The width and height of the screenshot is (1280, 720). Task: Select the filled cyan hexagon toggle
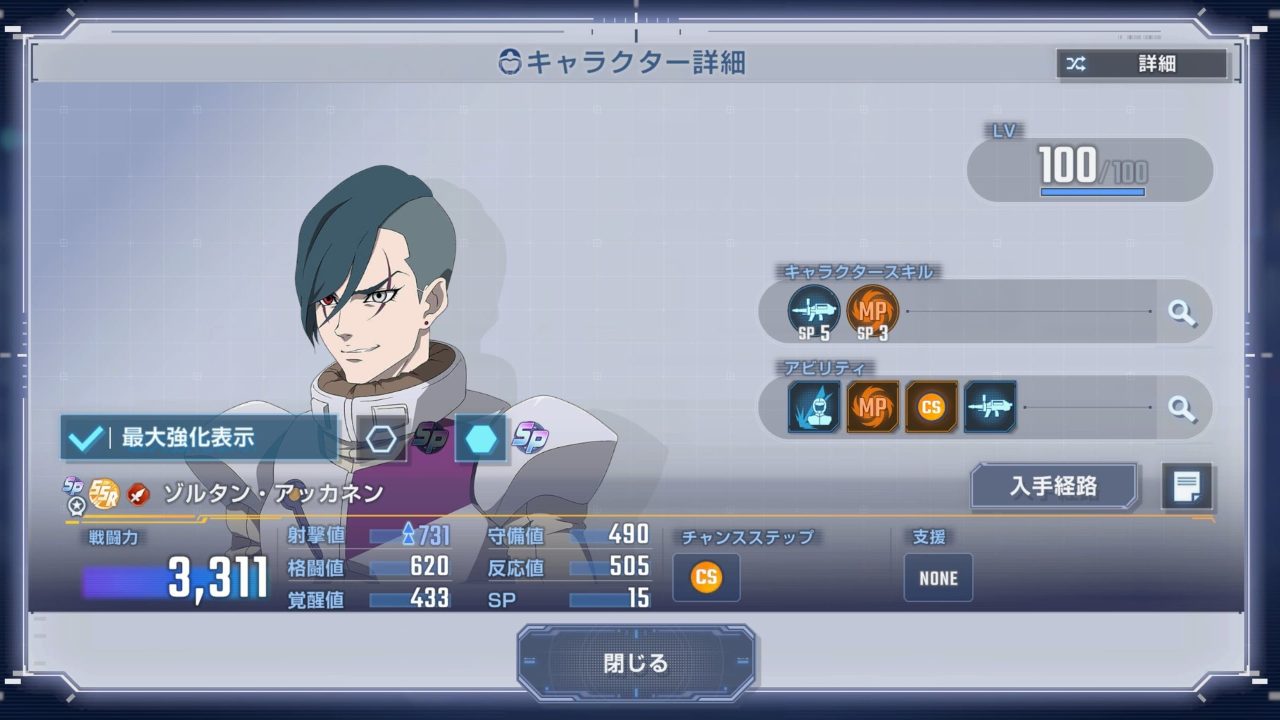point(480,439)
